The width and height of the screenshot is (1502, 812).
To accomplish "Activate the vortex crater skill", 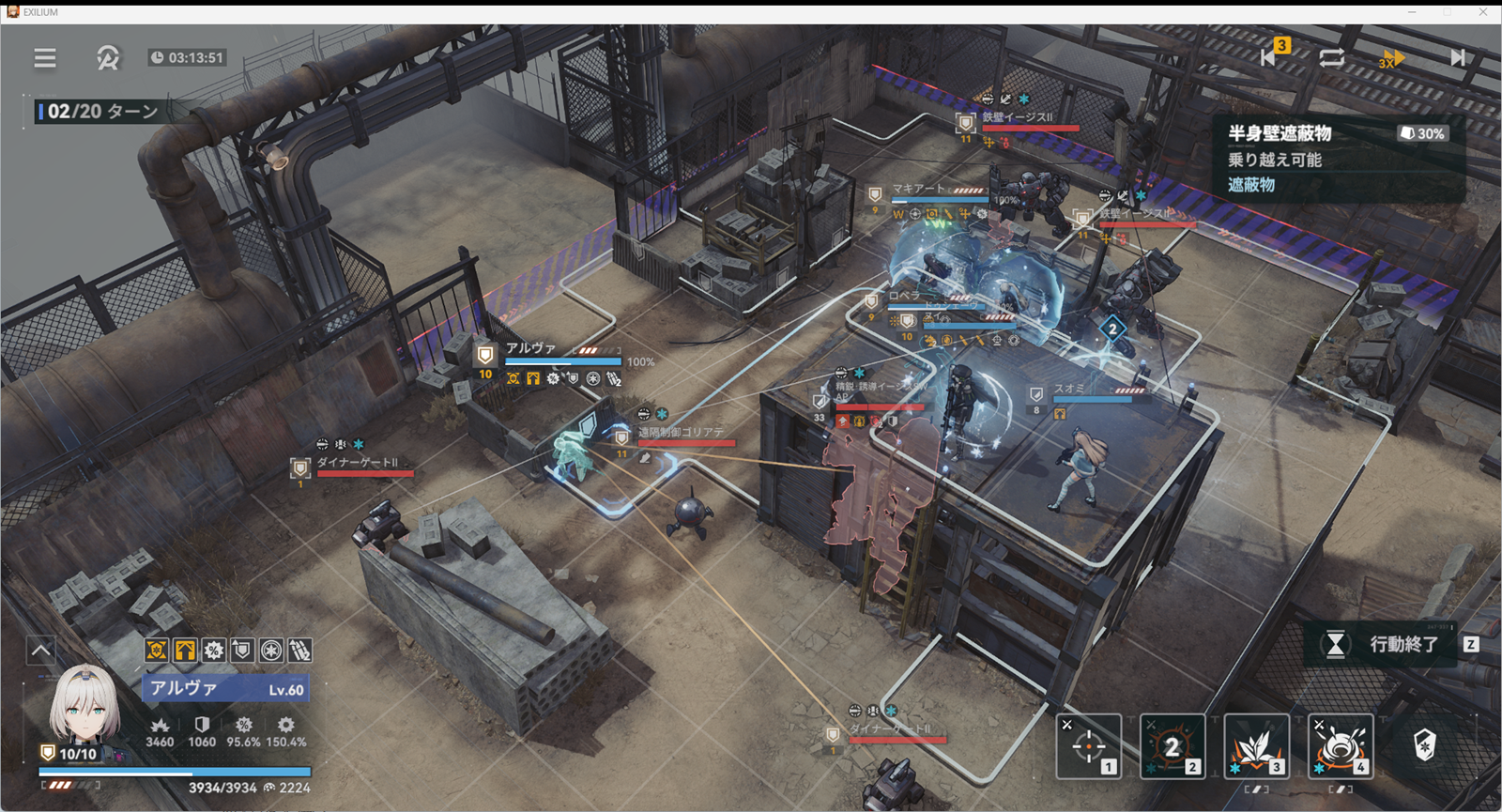I will tap(1341, 746).
